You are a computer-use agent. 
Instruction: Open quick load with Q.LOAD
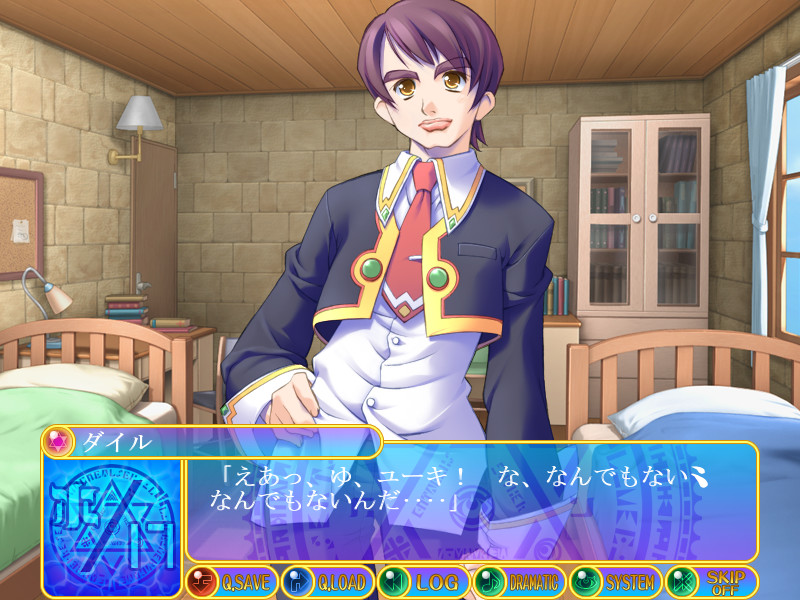coord(326,581)
